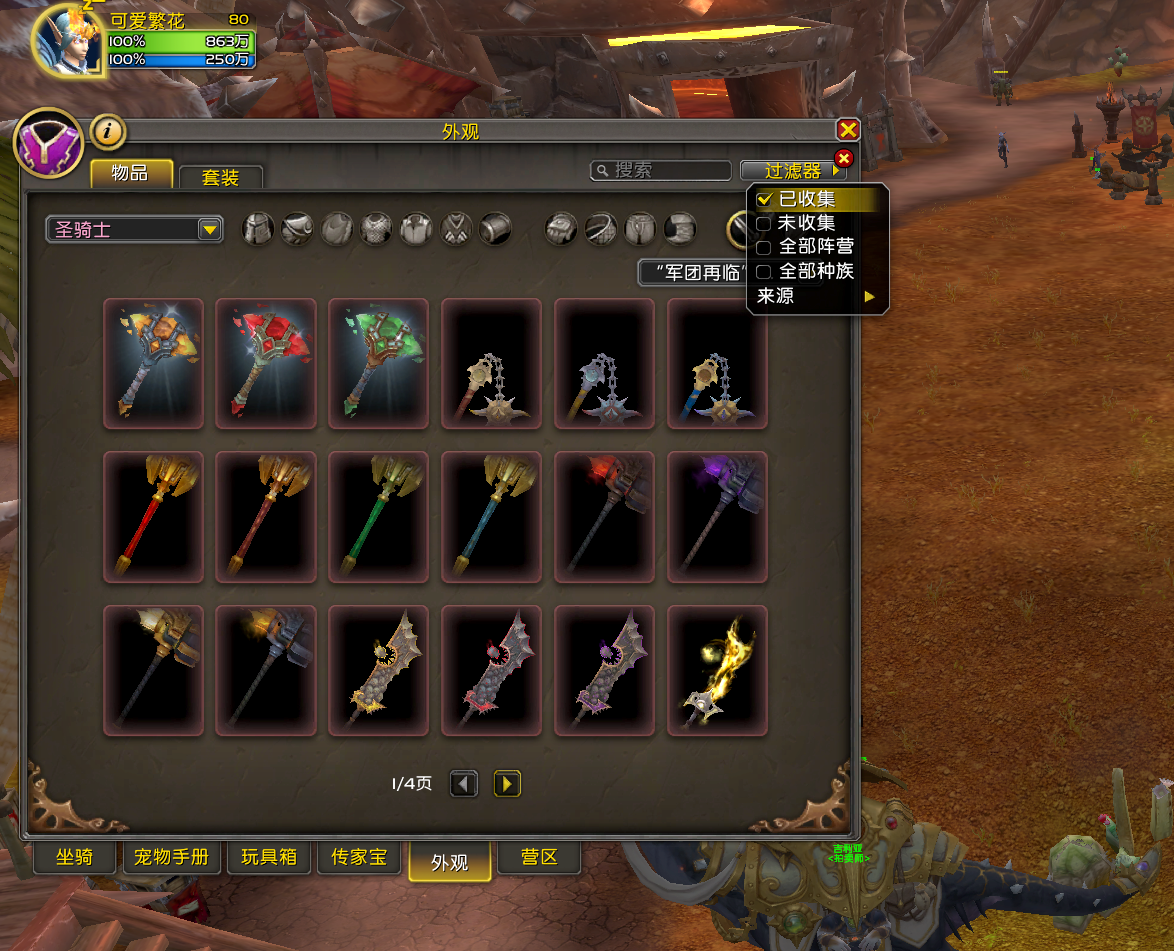Uncheck the 已收集 collected filter
This screenshot has width=1174, height=951.
tap(764, 199)
